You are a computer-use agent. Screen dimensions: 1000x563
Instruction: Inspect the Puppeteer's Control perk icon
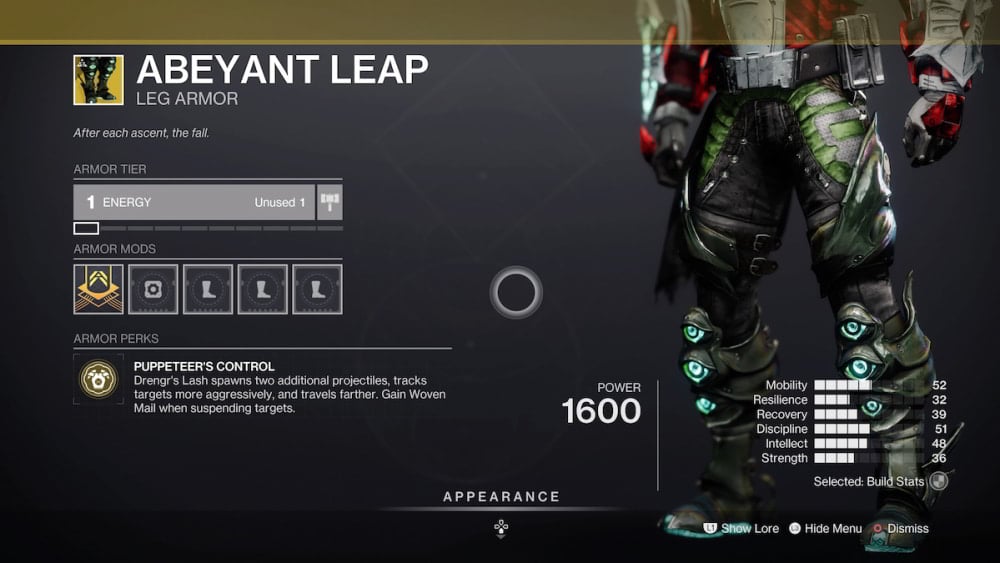click(x=98, y=379)
